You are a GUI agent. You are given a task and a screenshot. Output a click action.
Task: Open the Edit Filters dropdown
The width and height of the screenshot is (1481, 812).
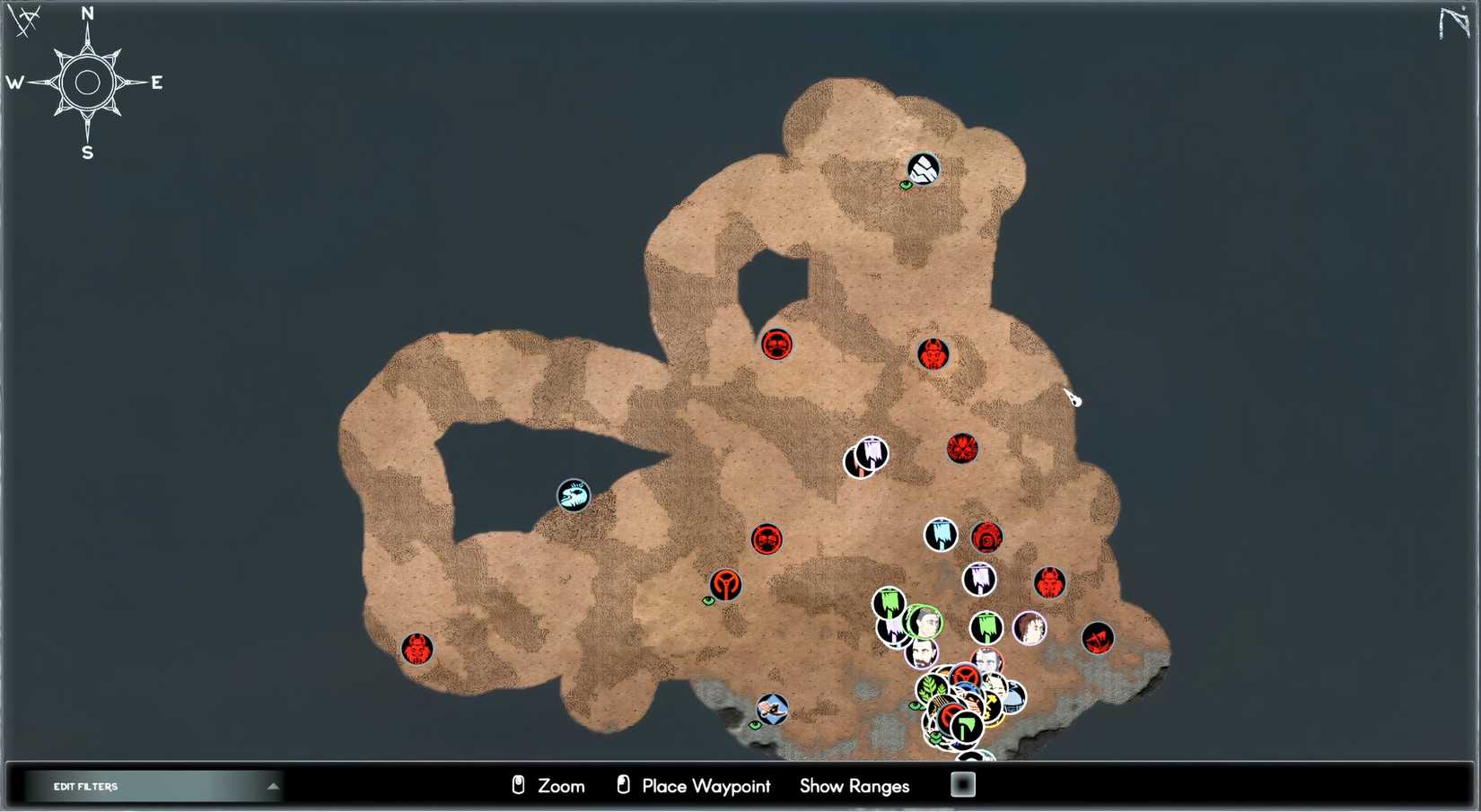pyautogui.click(x=154, y=787)
